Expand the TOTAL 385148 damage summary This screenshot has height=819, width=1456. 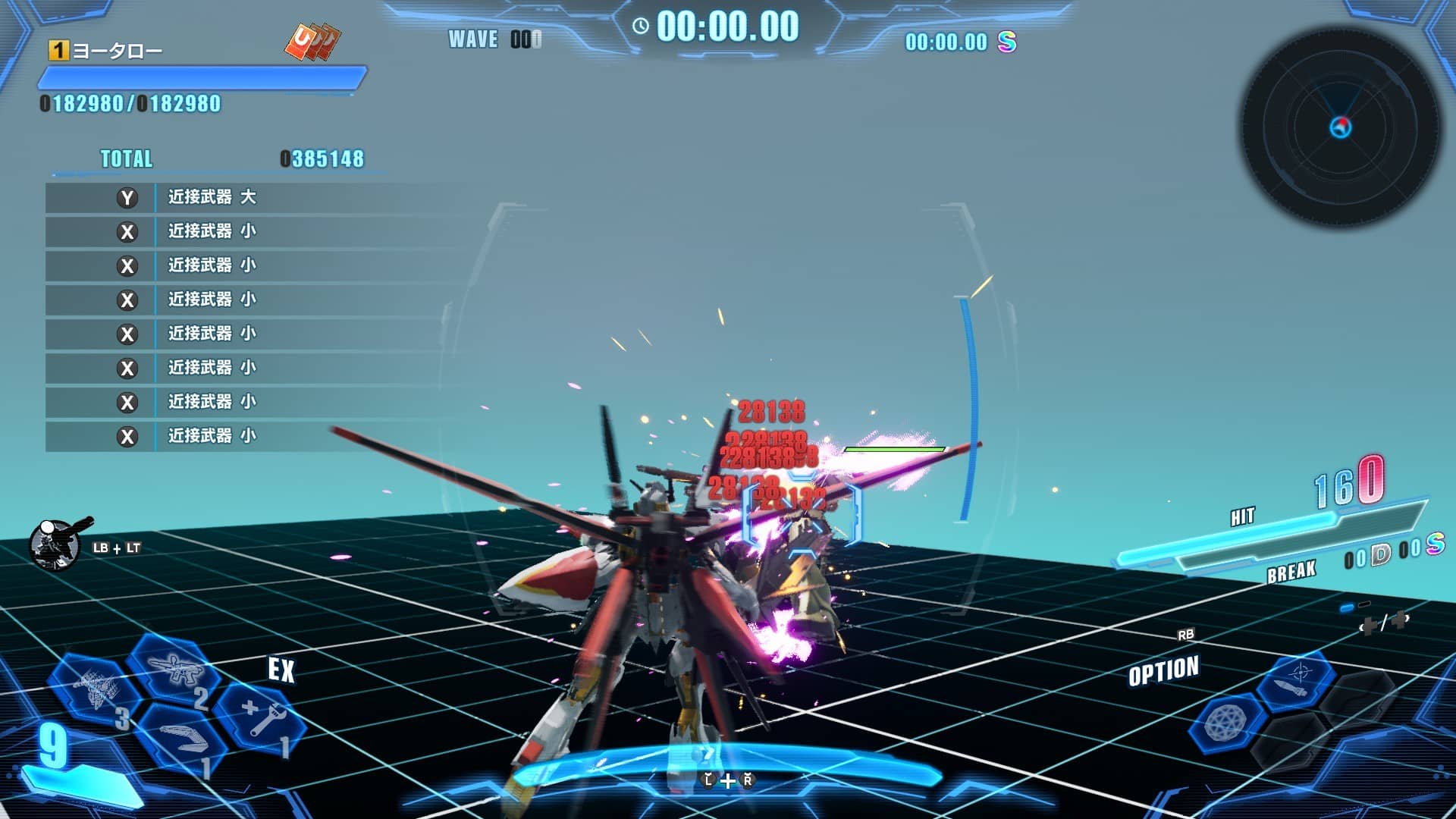tap(227, 159)
